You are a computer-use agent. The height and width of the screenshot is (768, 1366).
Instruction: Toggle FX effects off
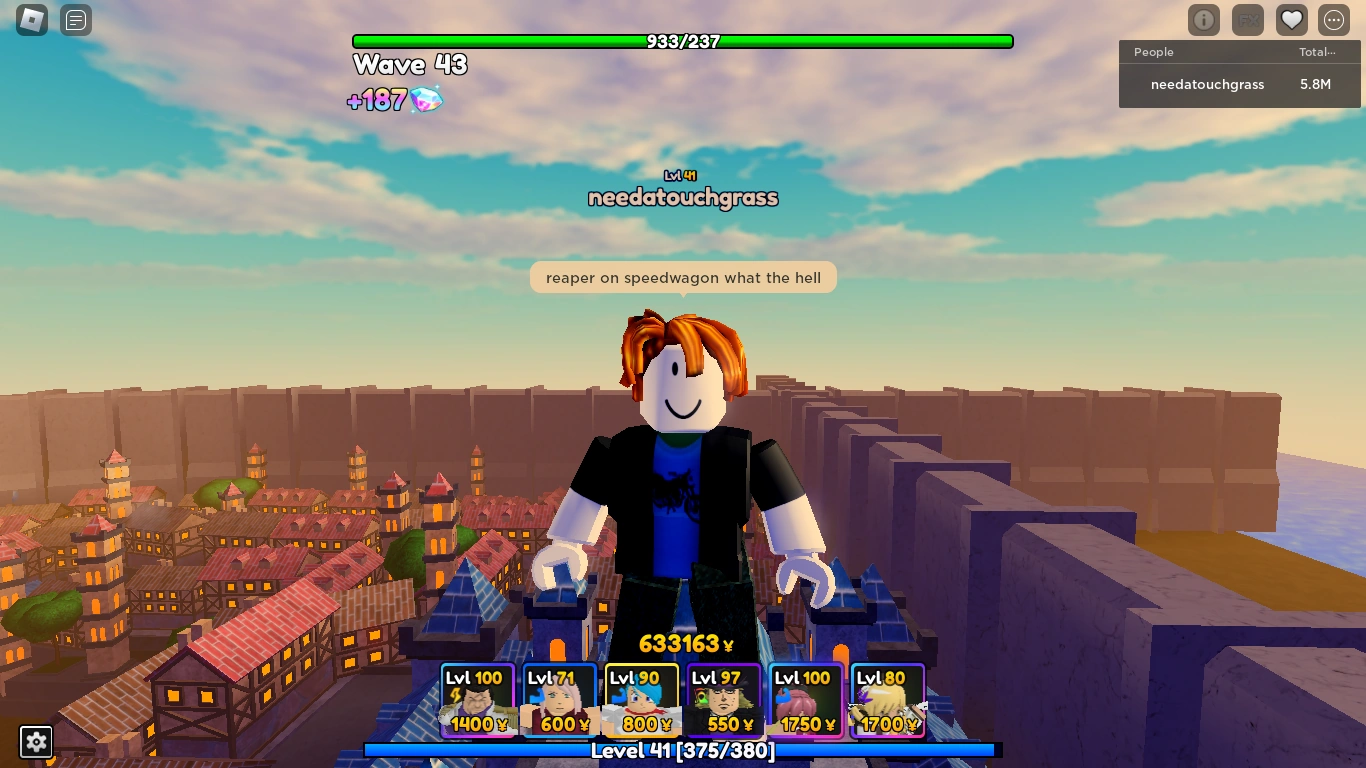(1247, 20)
